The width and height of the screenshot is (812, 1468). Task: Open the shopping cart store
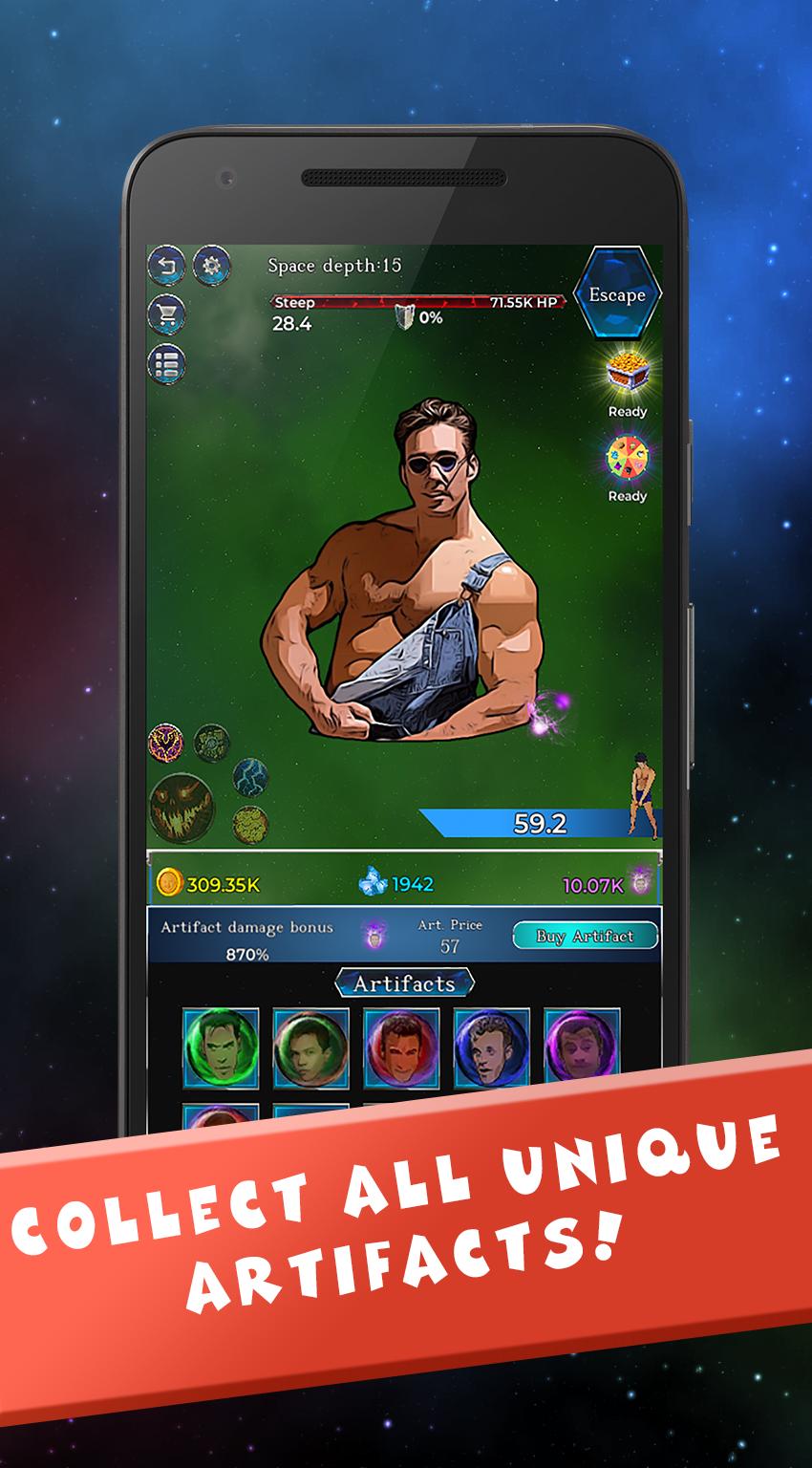pyautogui.click(x=166, y=313)
